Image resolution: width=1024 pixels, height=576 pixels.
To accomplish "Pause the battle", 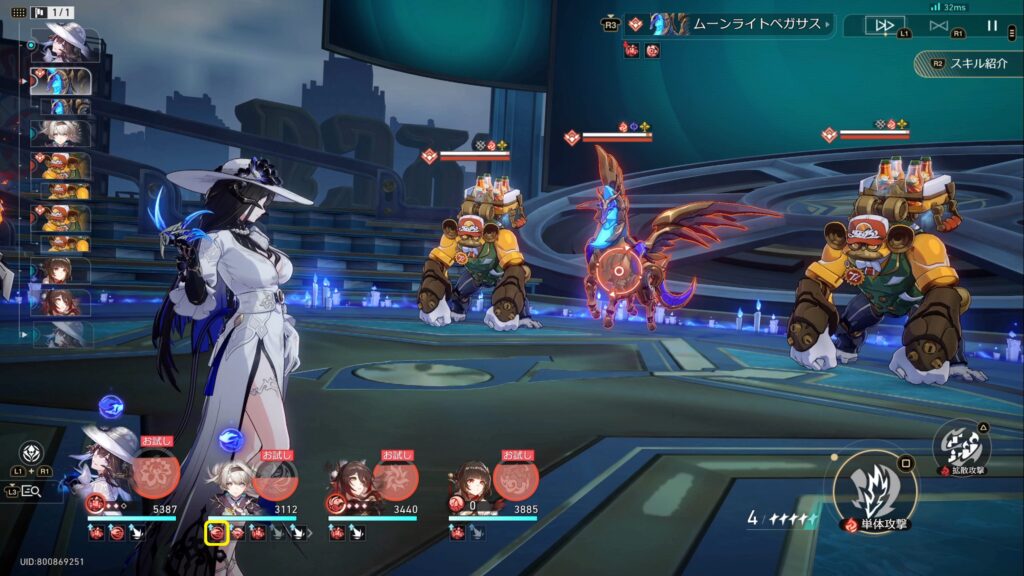I will click(992, 25).
